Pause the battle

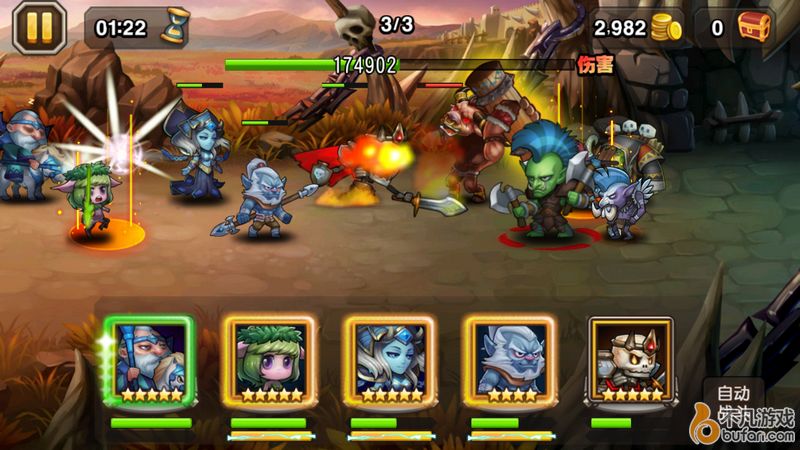39,27
